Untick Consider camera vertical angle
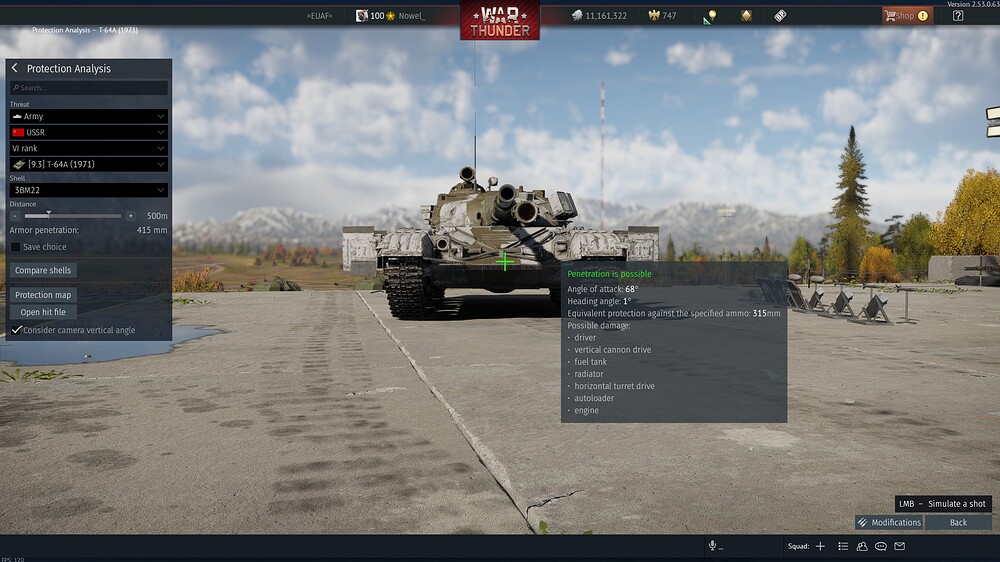Image resolution: width=1000 pixels, height=562 pixels. [x=16, y=330]
